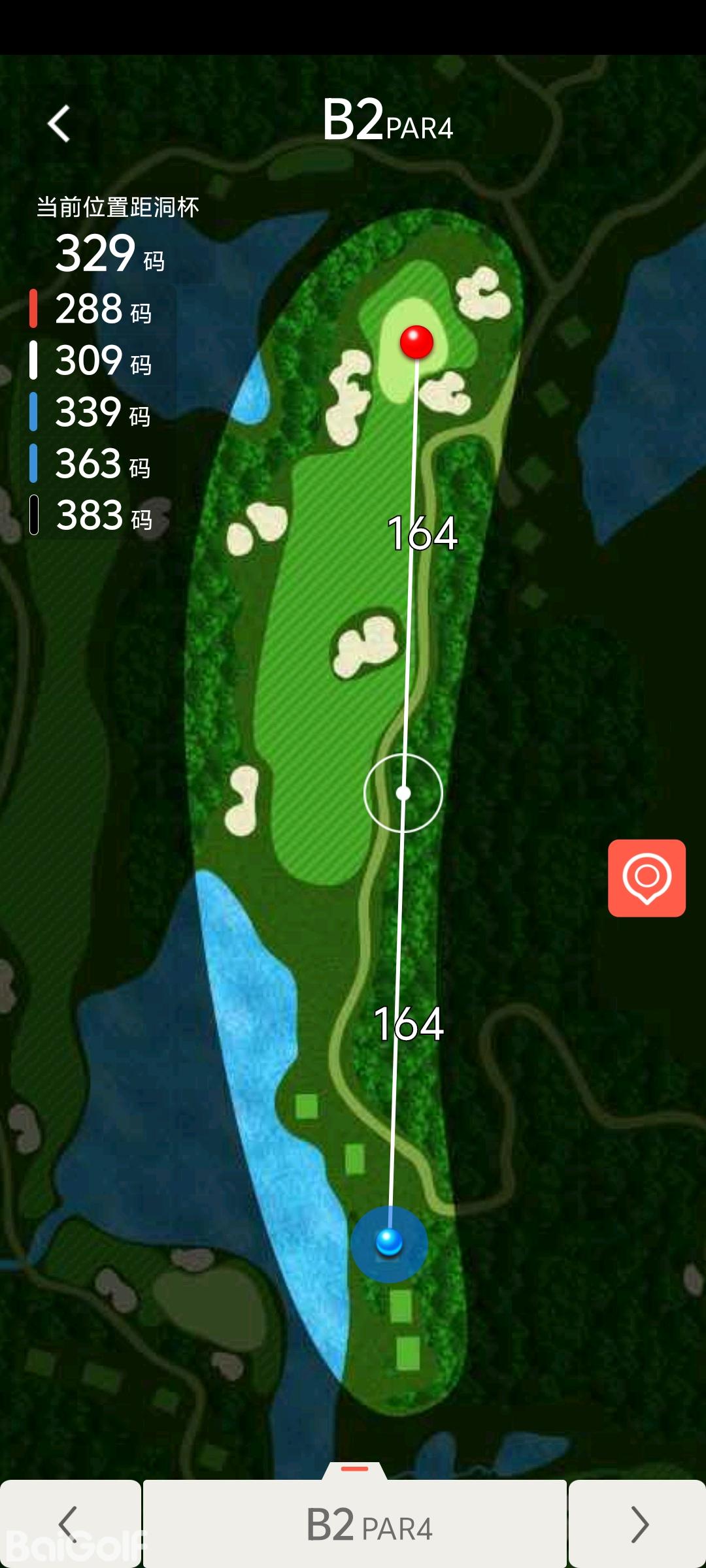The height and width of the screenshot is (1568, 706).
Task: Choose the 363 yard tee entry
Action: pyautogui.click(x=92, y=464)
